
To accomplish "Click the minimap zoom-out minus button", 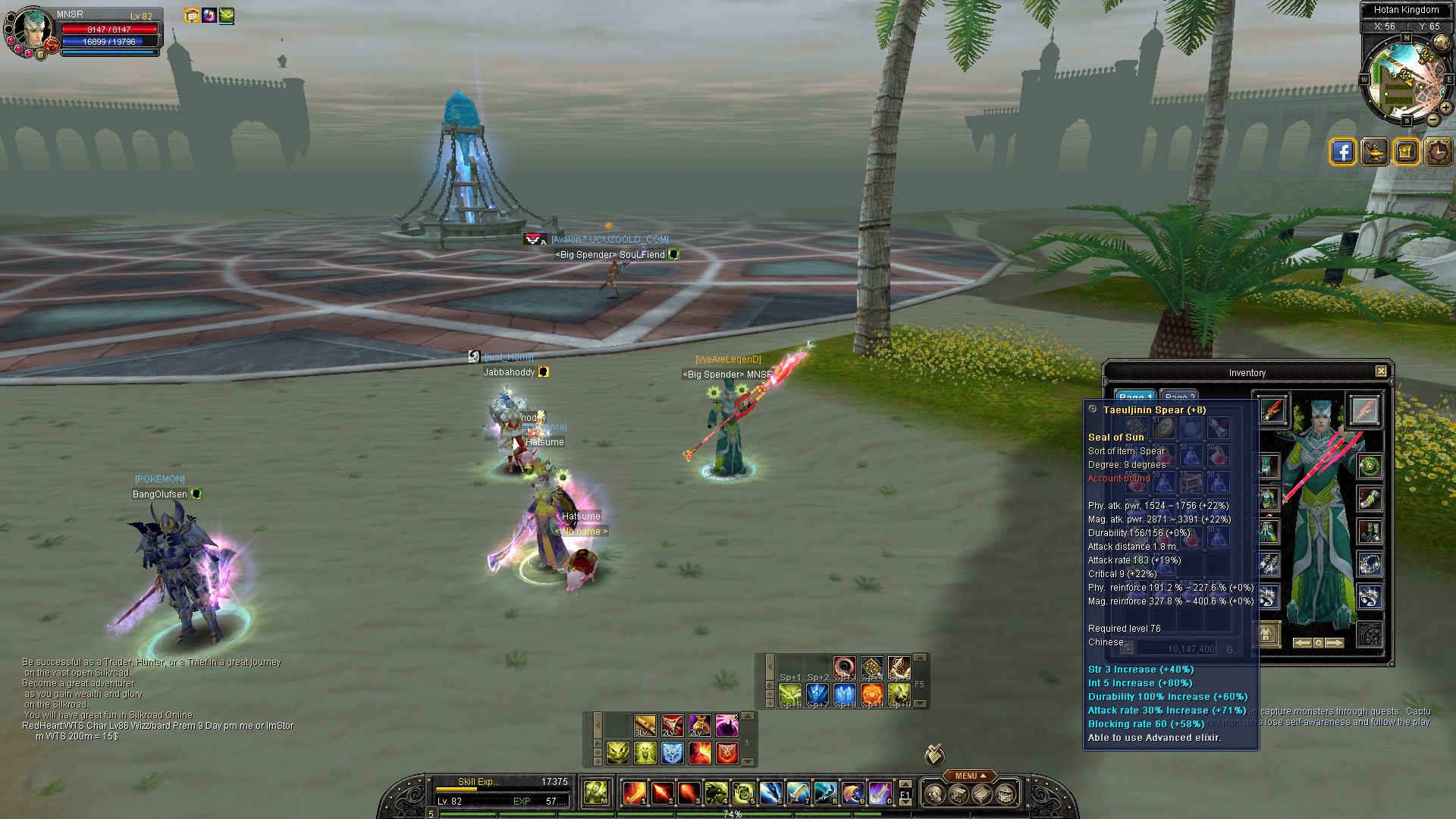I will [1432, 119].
